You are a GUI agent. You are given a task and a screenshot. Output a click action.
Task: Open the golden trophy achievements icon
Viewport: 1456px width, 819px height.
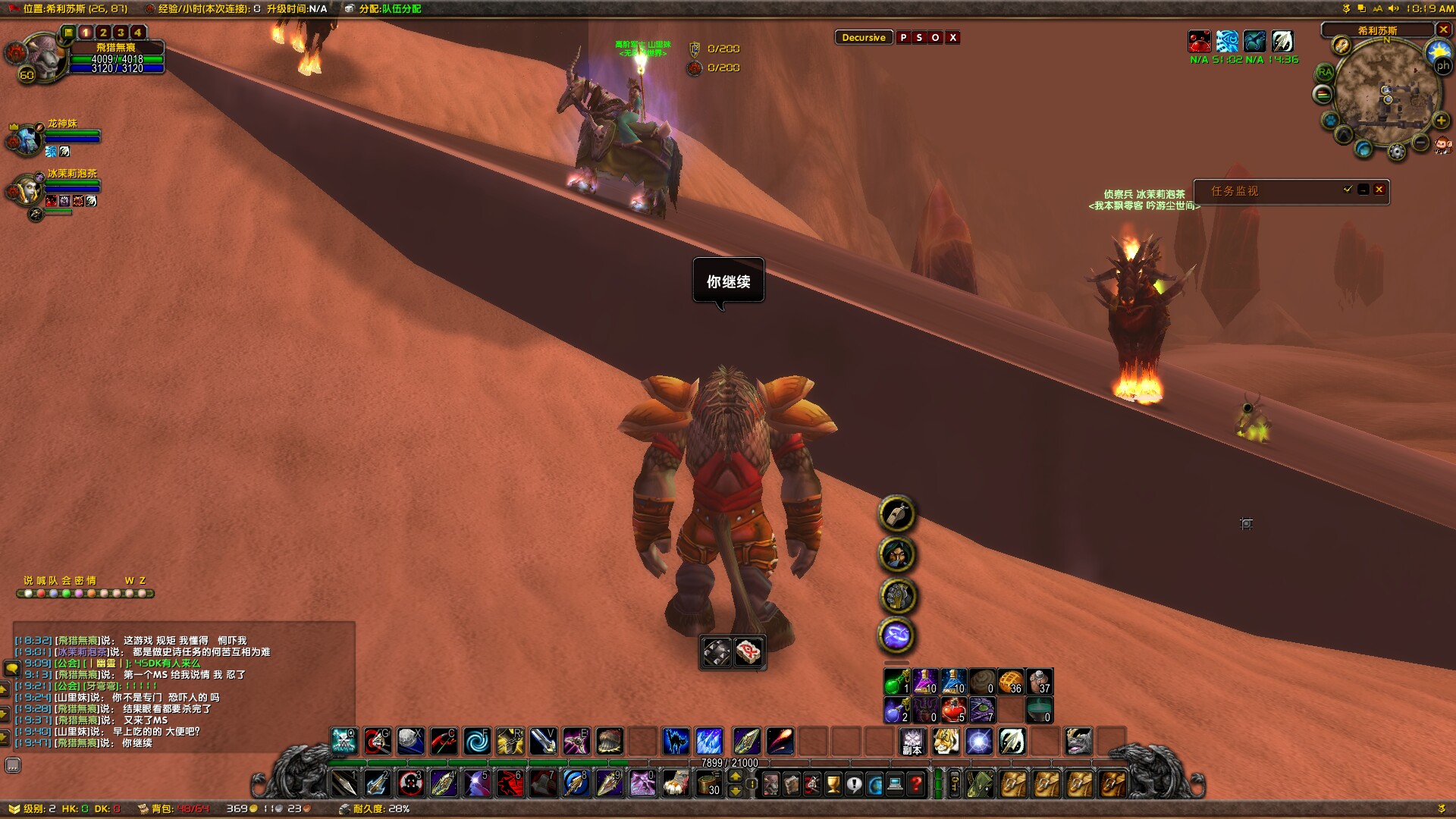click(833, 786)
